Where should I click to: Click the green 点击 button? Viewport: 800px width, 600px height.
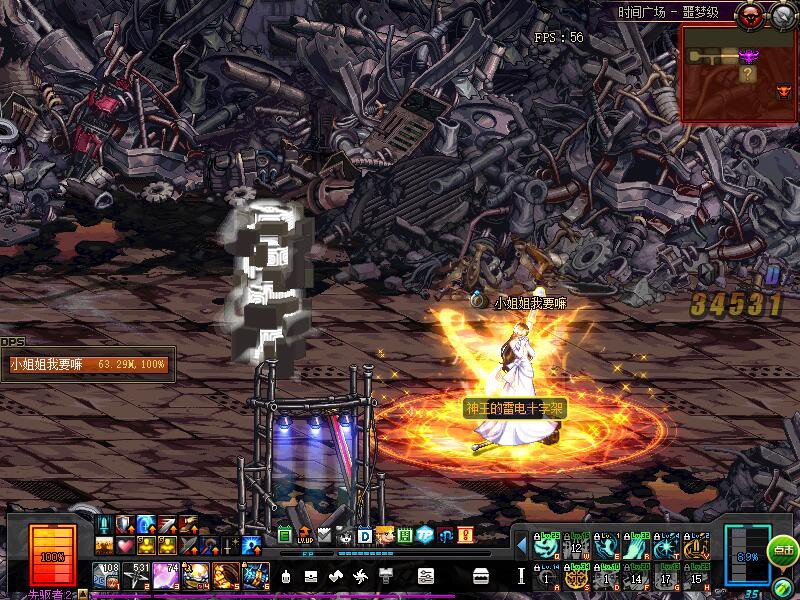(x=783, y=550)
